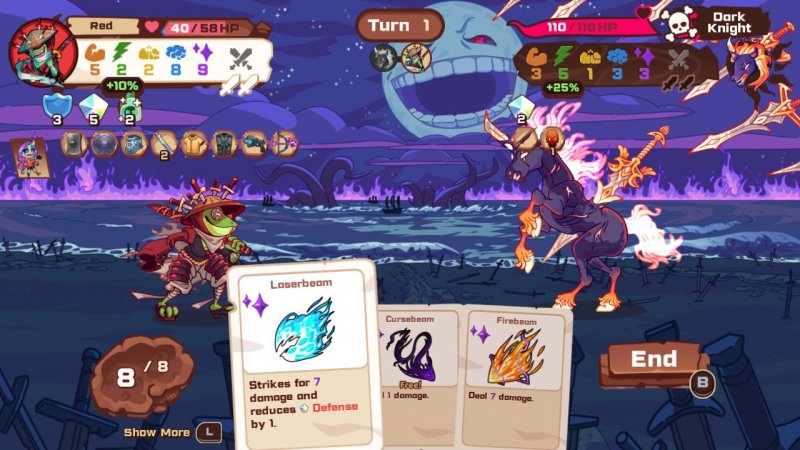Inspect the bow equipment icon

coord(284,144)
